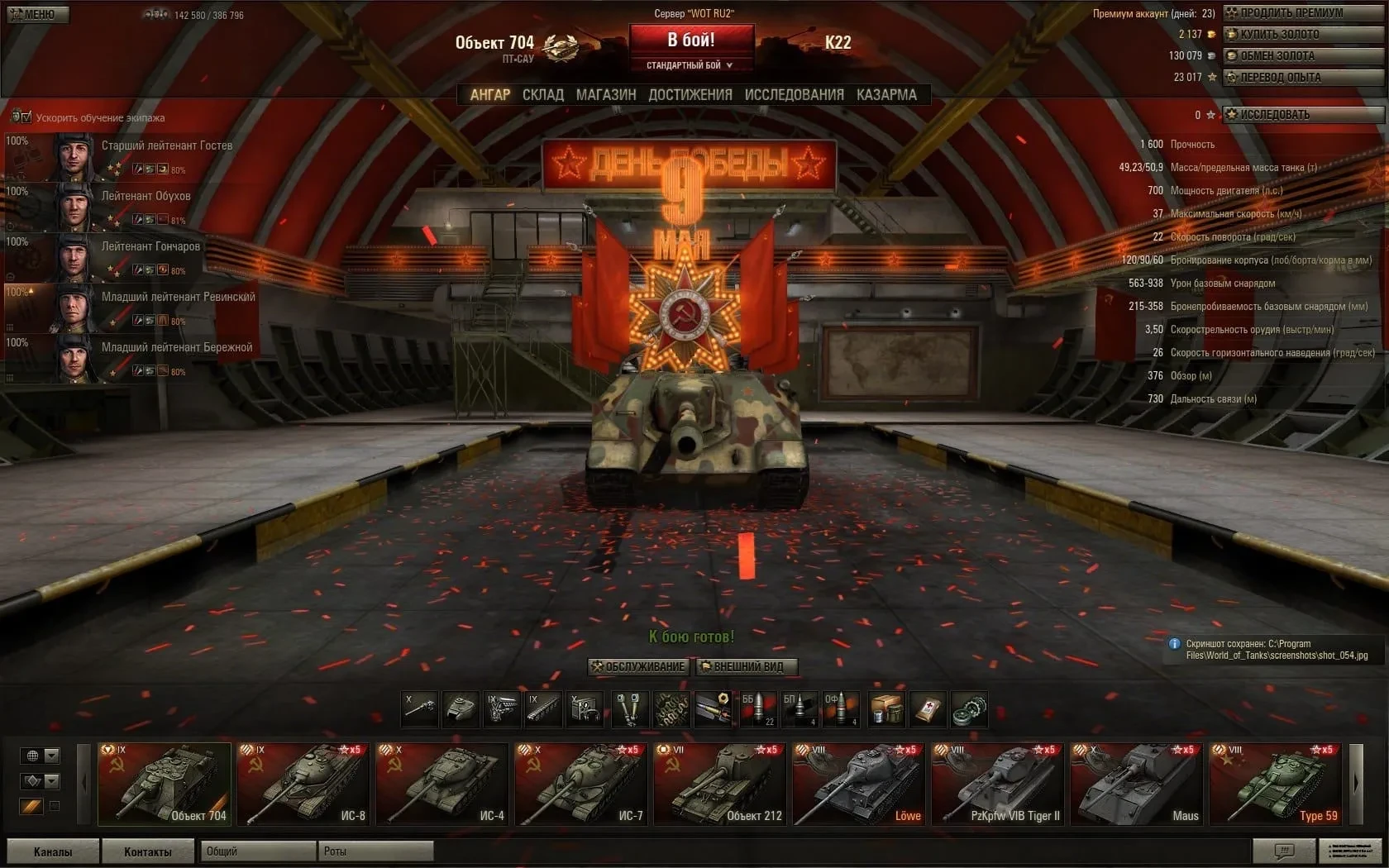Select crew member Лейтенант Обухов

coord(132,206)
